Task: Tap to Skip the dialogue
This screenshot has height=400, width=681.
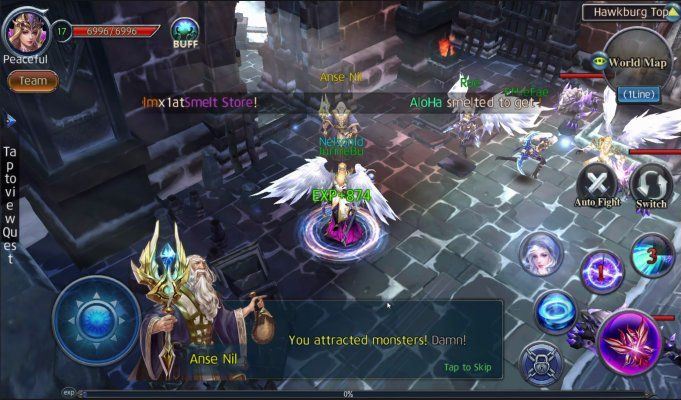Action: click(x=467, y=367)
